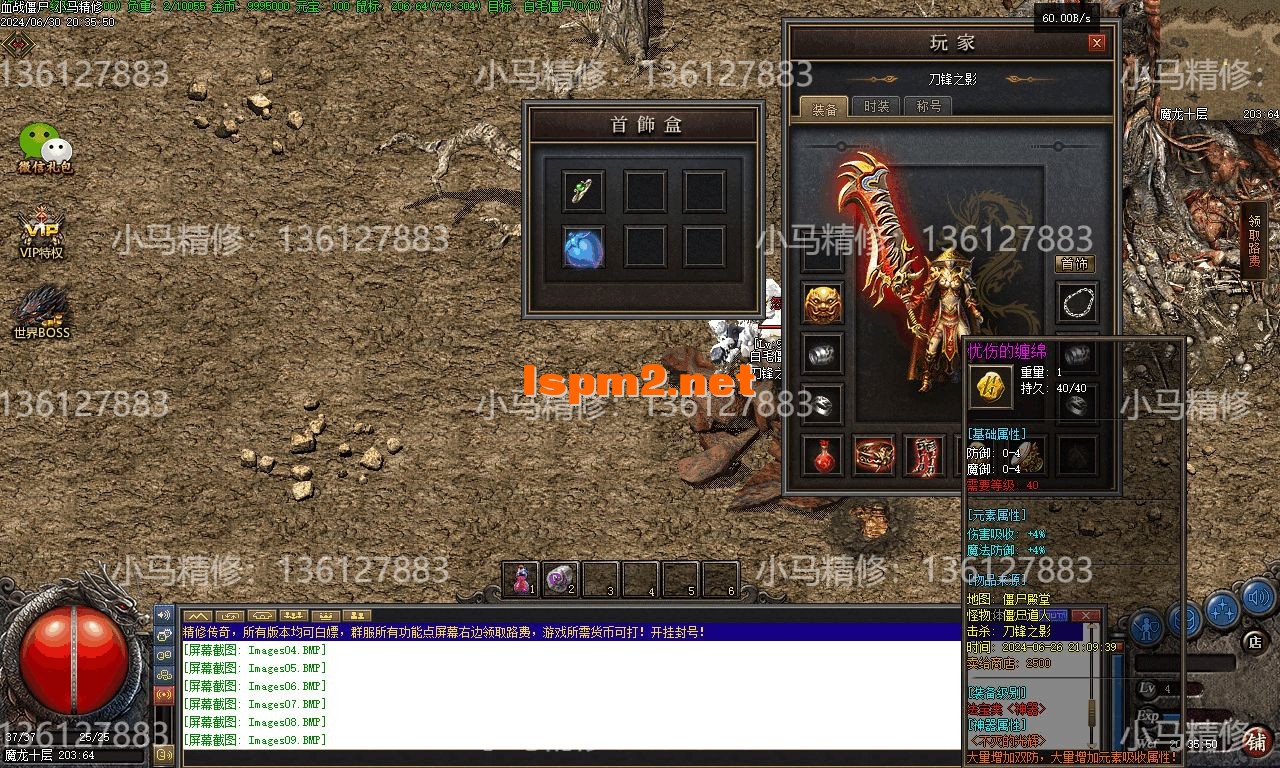Select the blue character stats icon

pyautogui.click(x=1147, y=628)
